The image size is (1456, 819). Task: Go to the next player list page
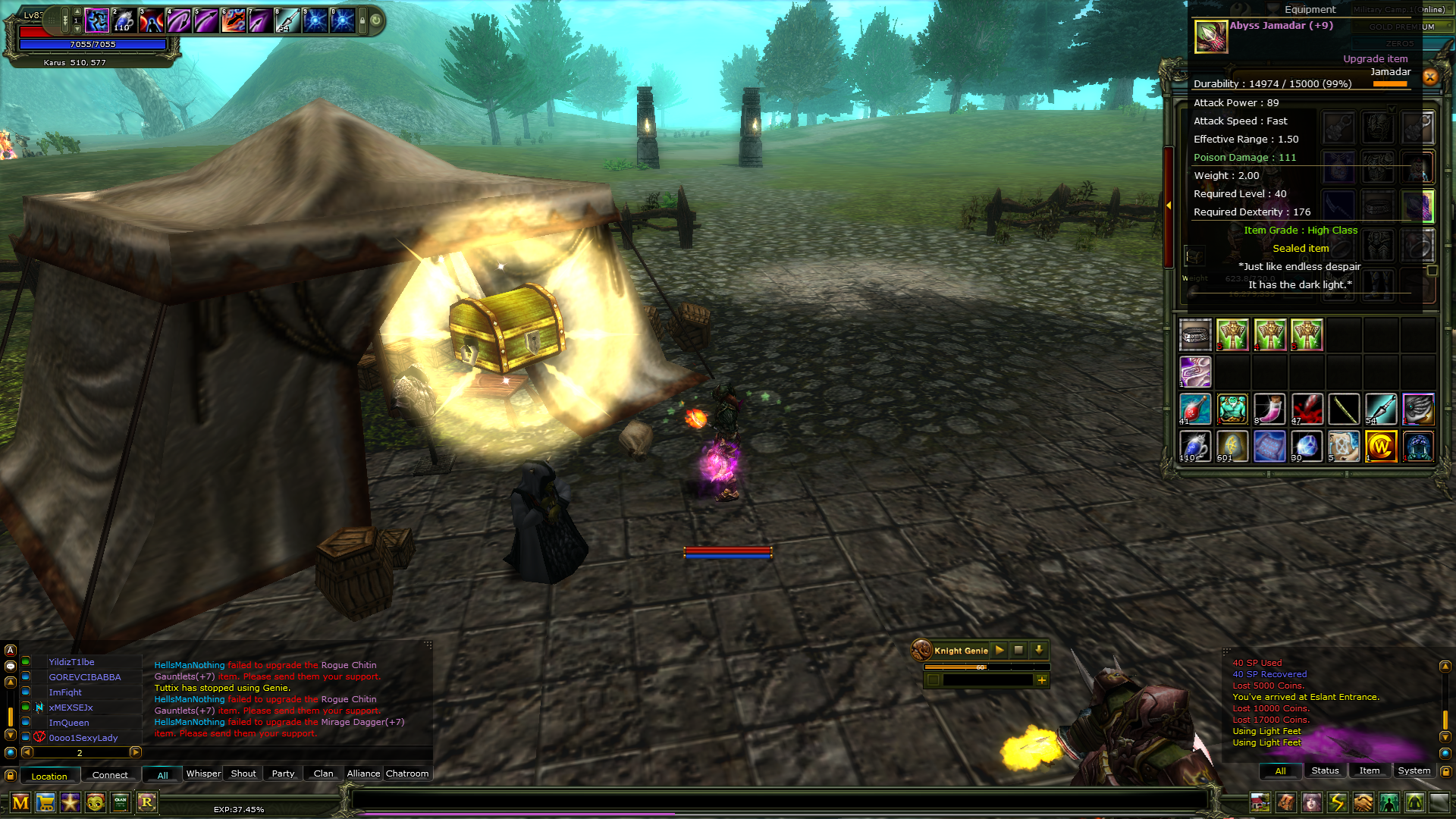pos(136,752)
